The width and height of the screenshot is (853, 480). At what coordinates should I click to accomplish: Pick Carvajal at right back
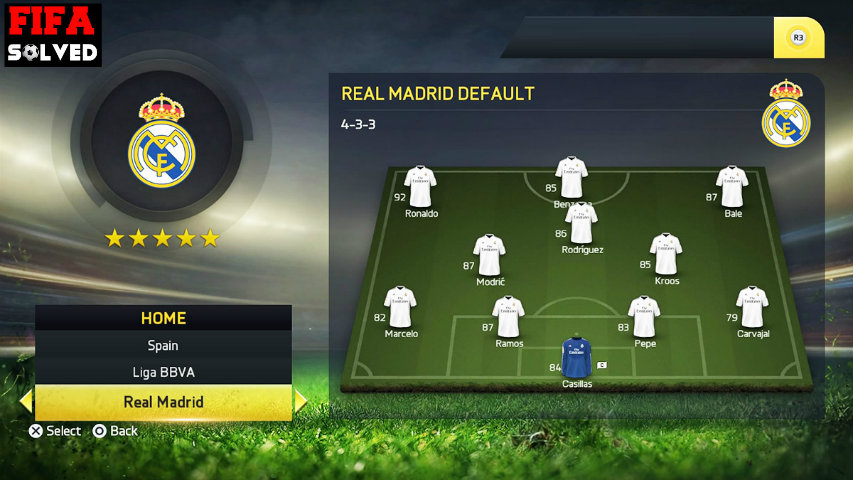click(x=752, y=307)
